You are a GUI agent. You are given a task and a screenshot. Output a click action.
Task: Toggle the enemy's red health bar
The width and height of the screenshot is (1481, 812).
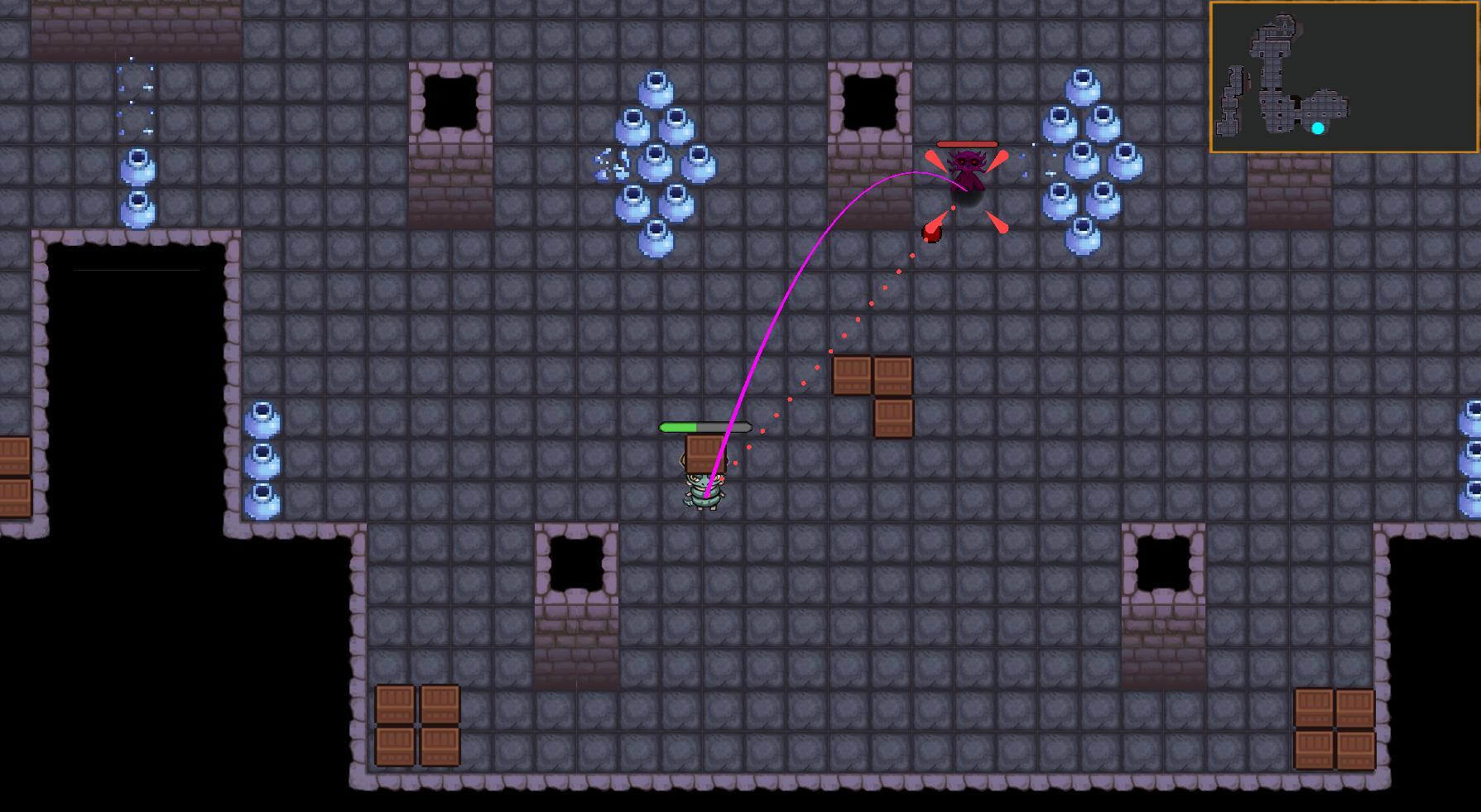(x=967, y=142)
